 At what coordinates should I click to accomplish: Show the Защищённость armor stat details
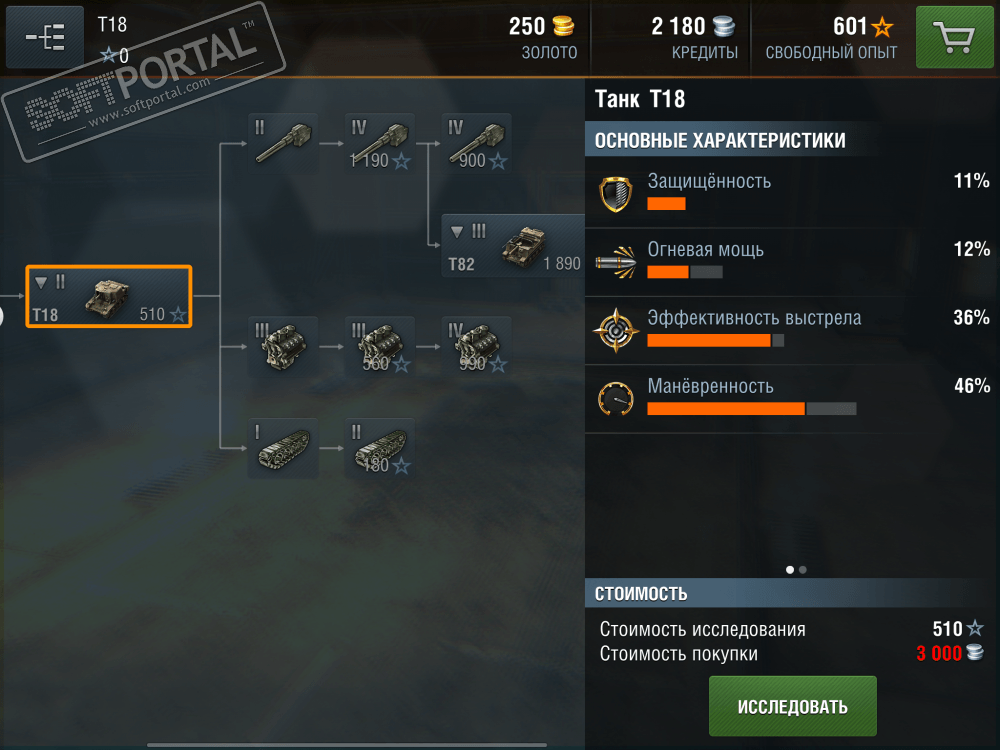click(x=790, y=193)
